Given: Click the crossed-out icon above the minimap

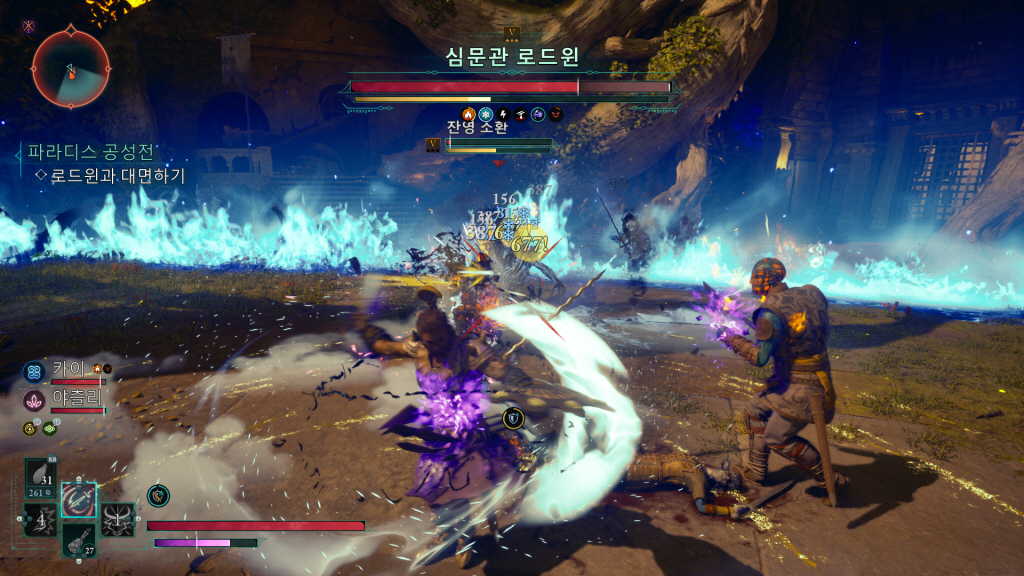Looking at the screenshot, I should tap(29, 27).
